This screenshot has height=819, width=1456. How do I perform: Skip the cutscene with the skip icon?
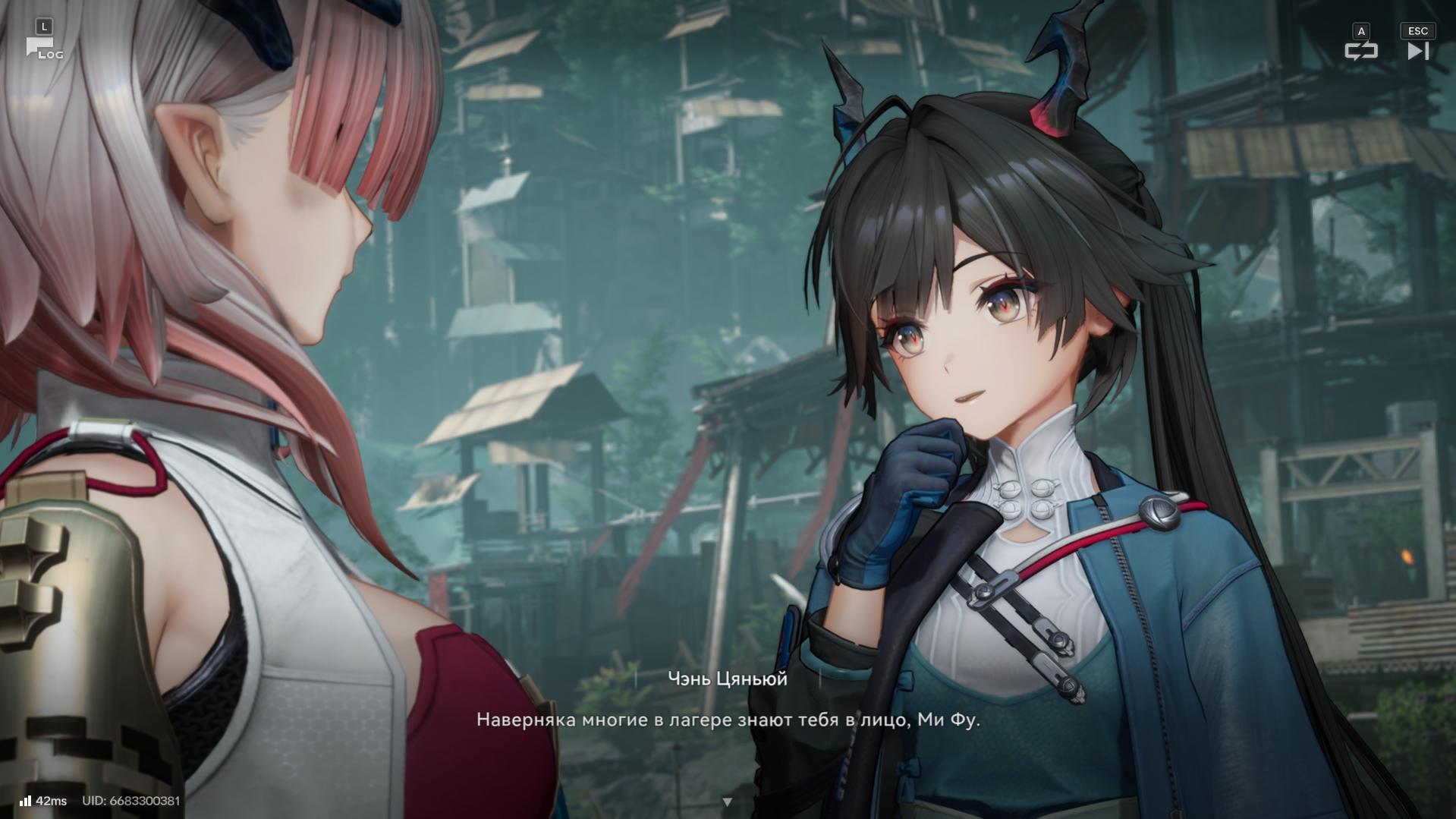coord(1417,51)
